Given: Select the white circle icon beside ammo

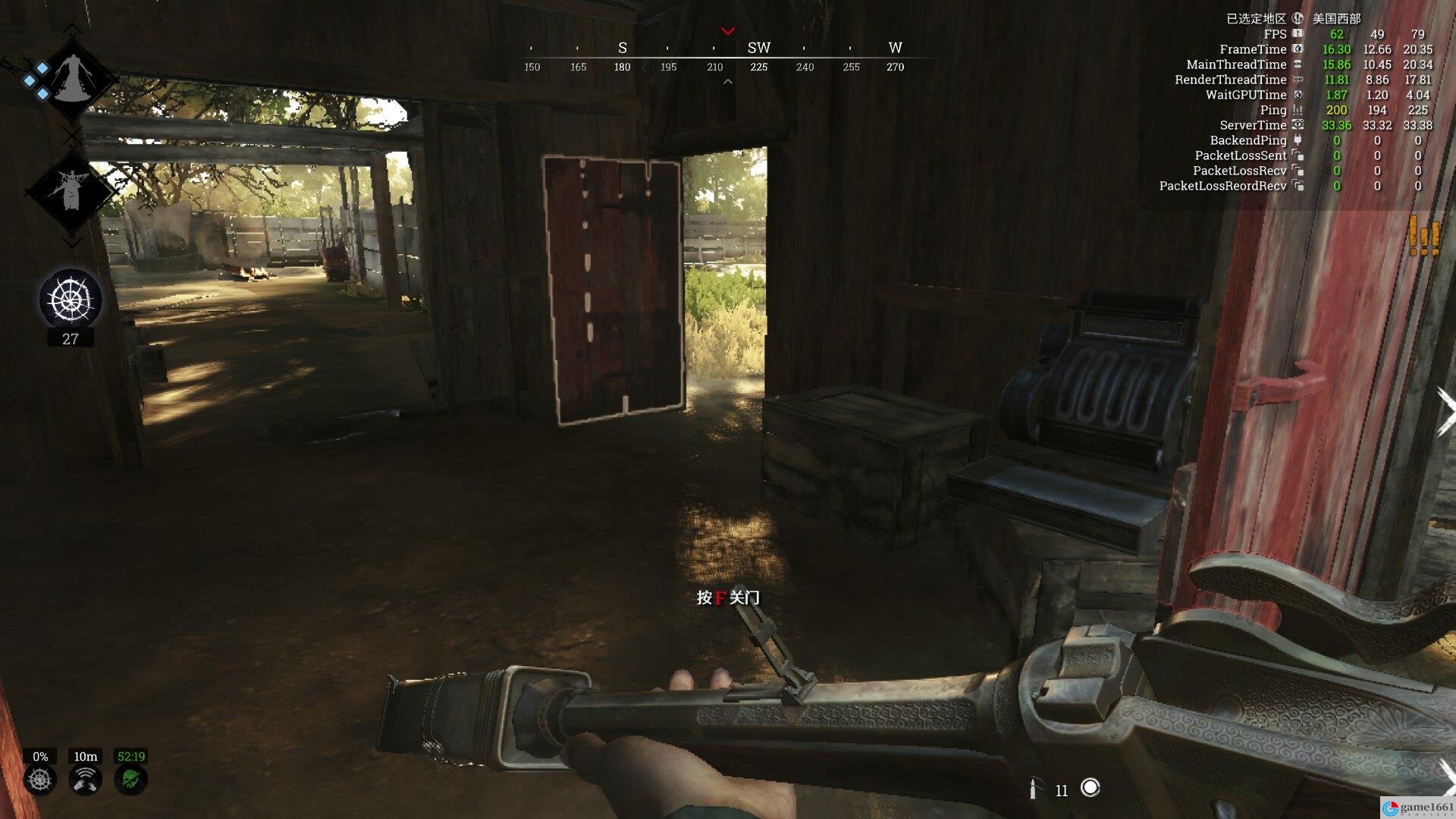Looking at the screenshot, I should (x=1090, y=788).
